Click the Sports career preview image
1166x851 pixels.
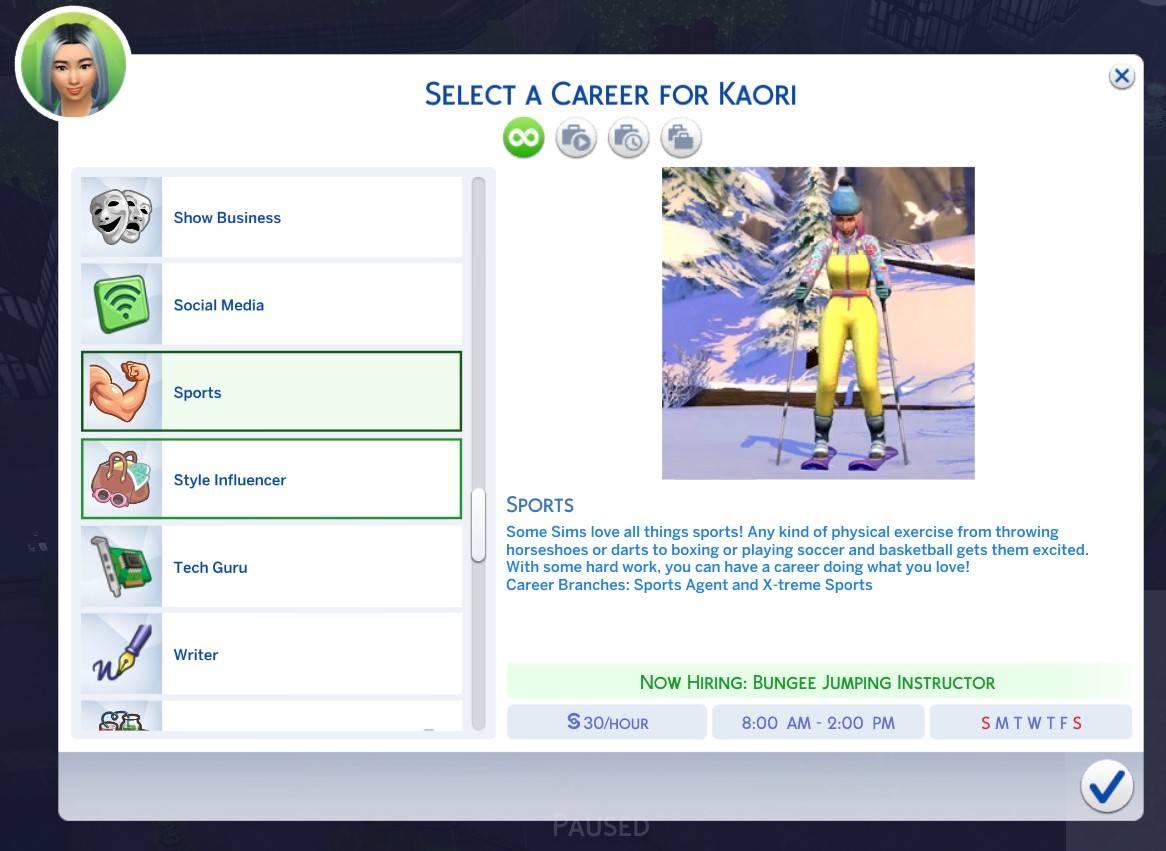[x=818, y=323]
